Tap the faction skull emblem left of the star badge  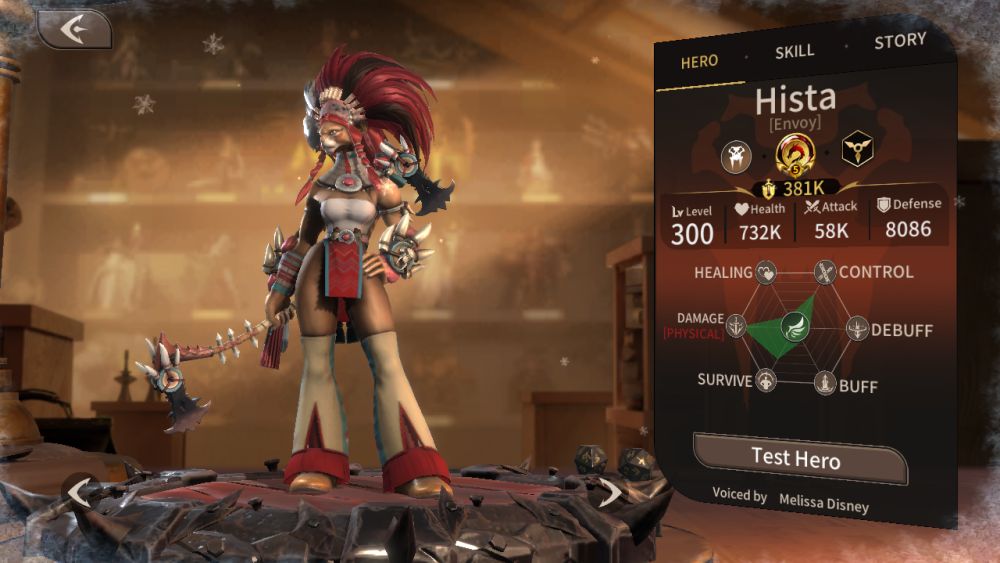(x=737, y=155)
